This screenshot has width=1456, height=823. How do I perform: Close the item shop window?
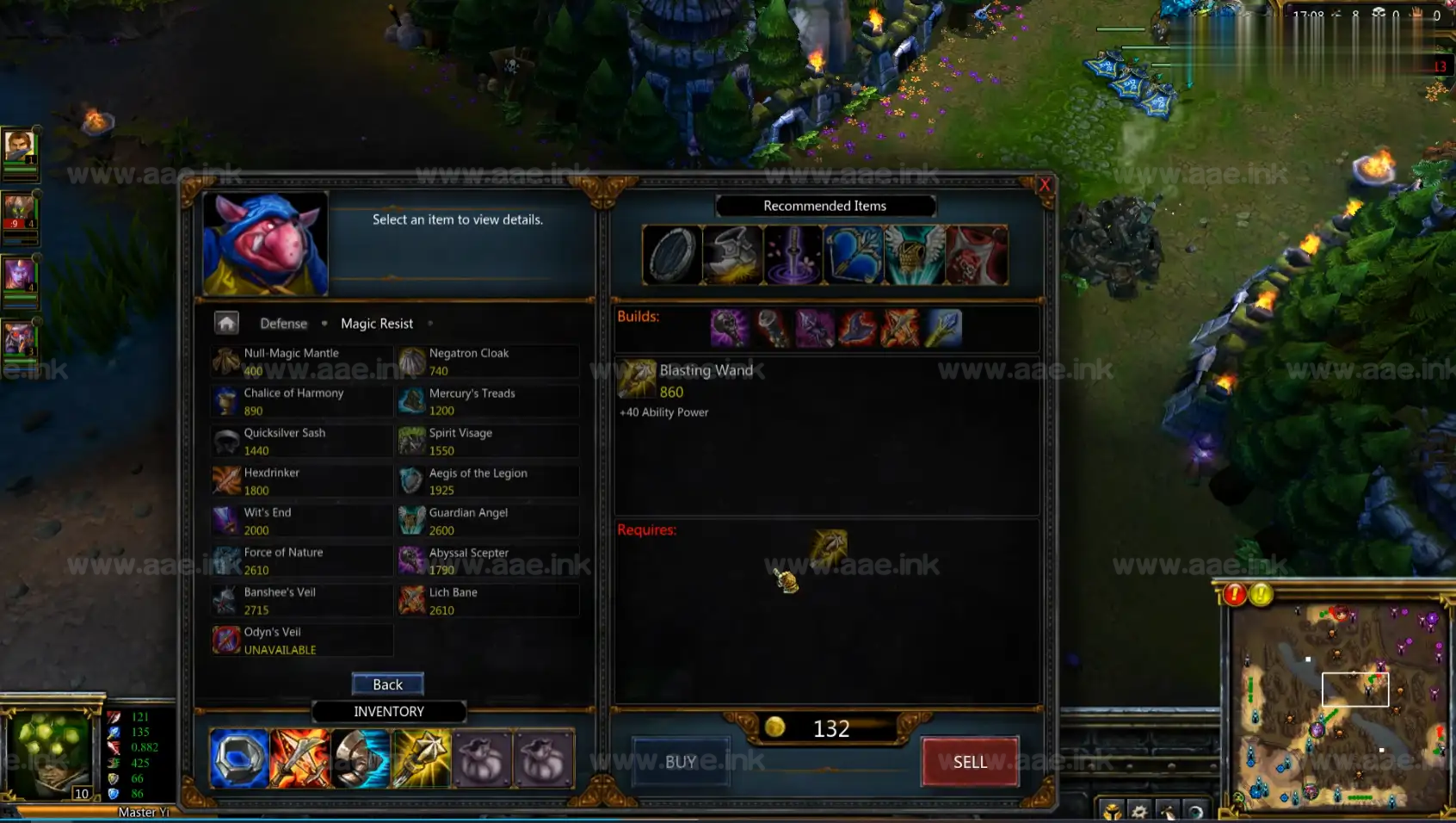[1045, 184]
